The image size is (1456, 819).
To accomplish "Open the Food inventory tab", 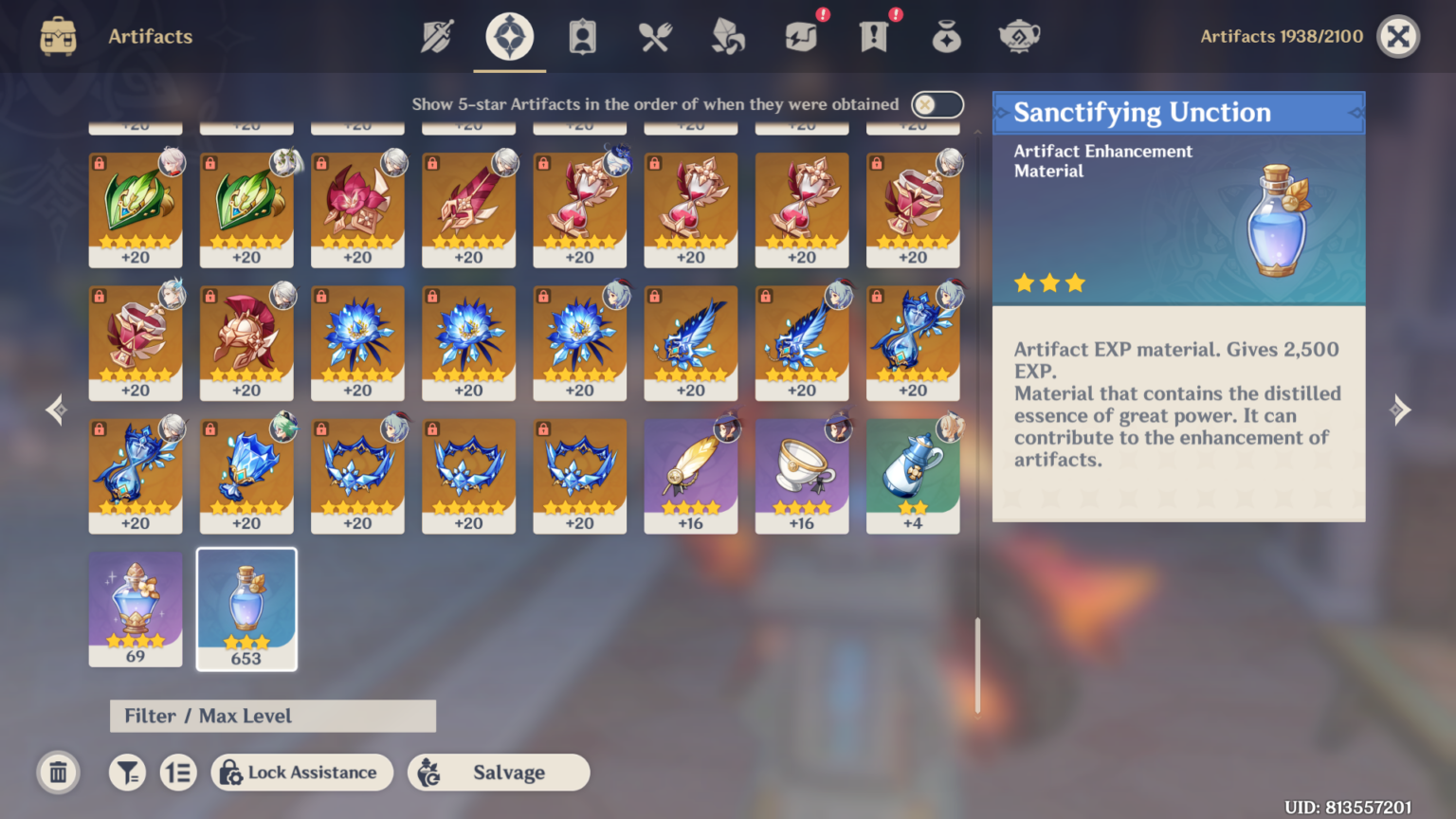I will click(x=654, y=36).
